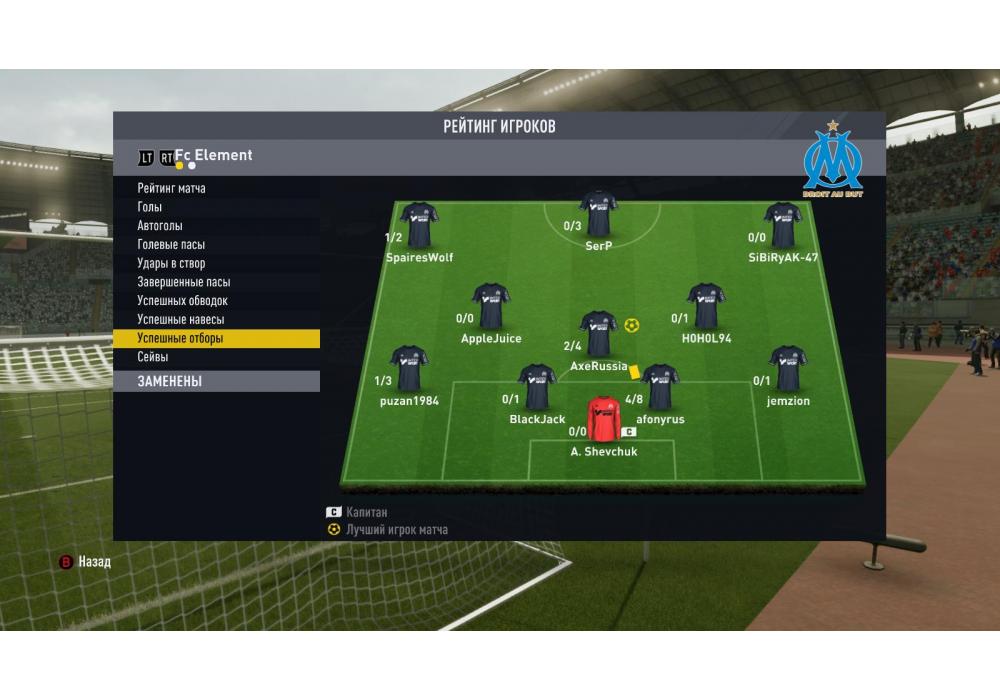
Task: Select the Рейтинг матча menu entry
Action: tap(172, 188)
